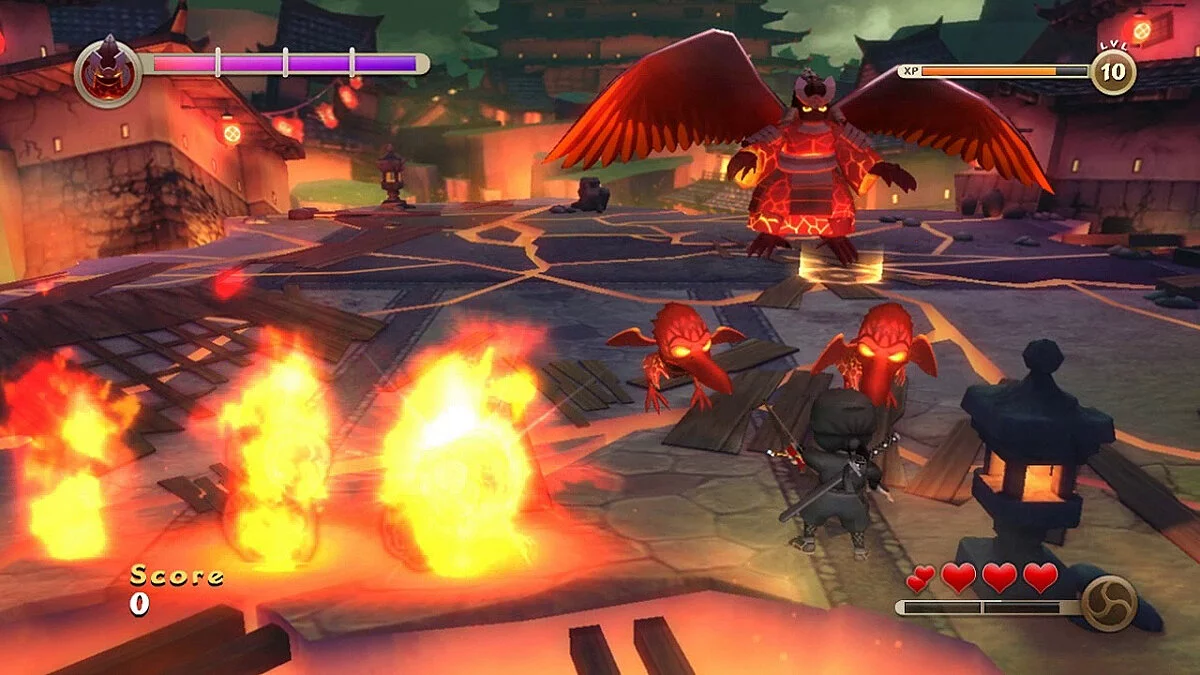Click the tomoe ki emblem
1200x675 pixels.
pyautogui.click(x=1109, y=604)
